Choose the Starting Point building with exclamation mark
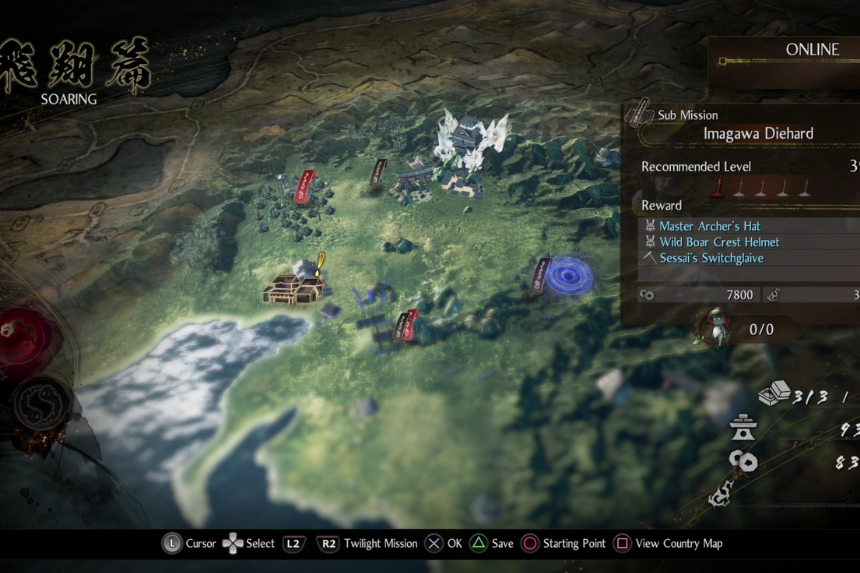 tap(295, 288)
